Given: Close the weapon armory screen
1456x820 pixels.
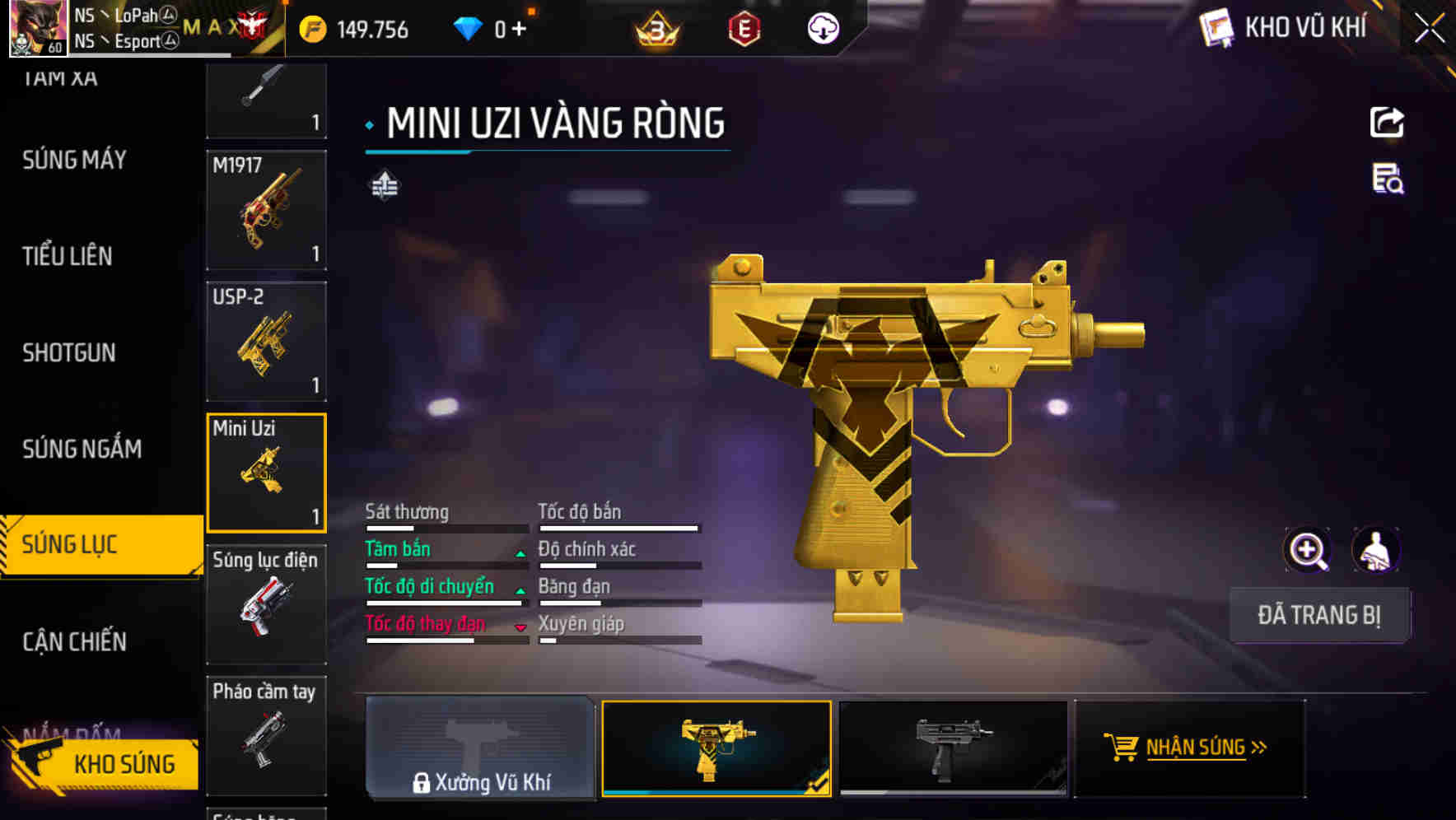Looking at the screenshot, I should [x=1430, y=28].
